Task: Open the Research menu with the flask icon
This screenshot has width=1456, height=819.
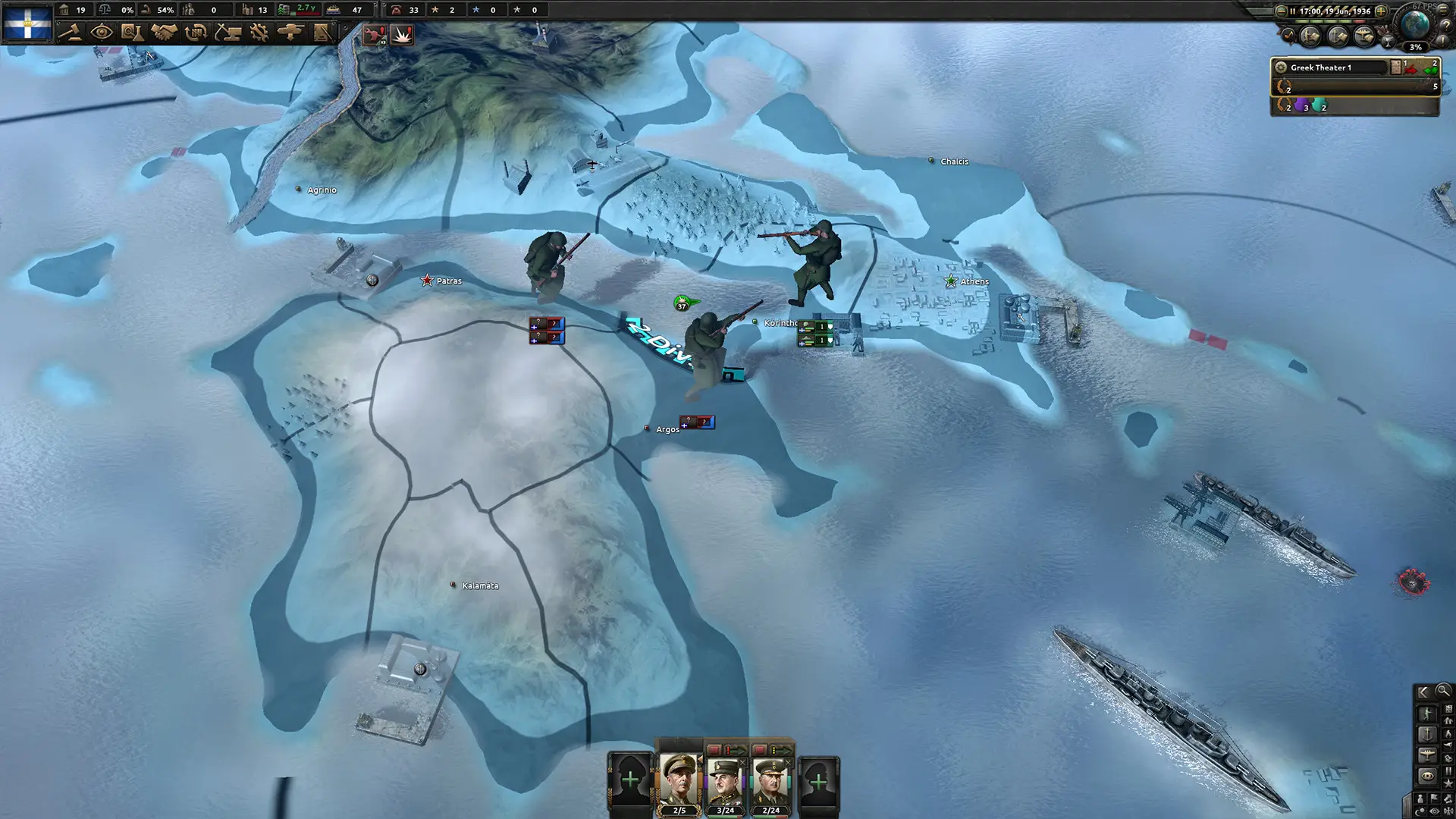Action: pos(133,32)
